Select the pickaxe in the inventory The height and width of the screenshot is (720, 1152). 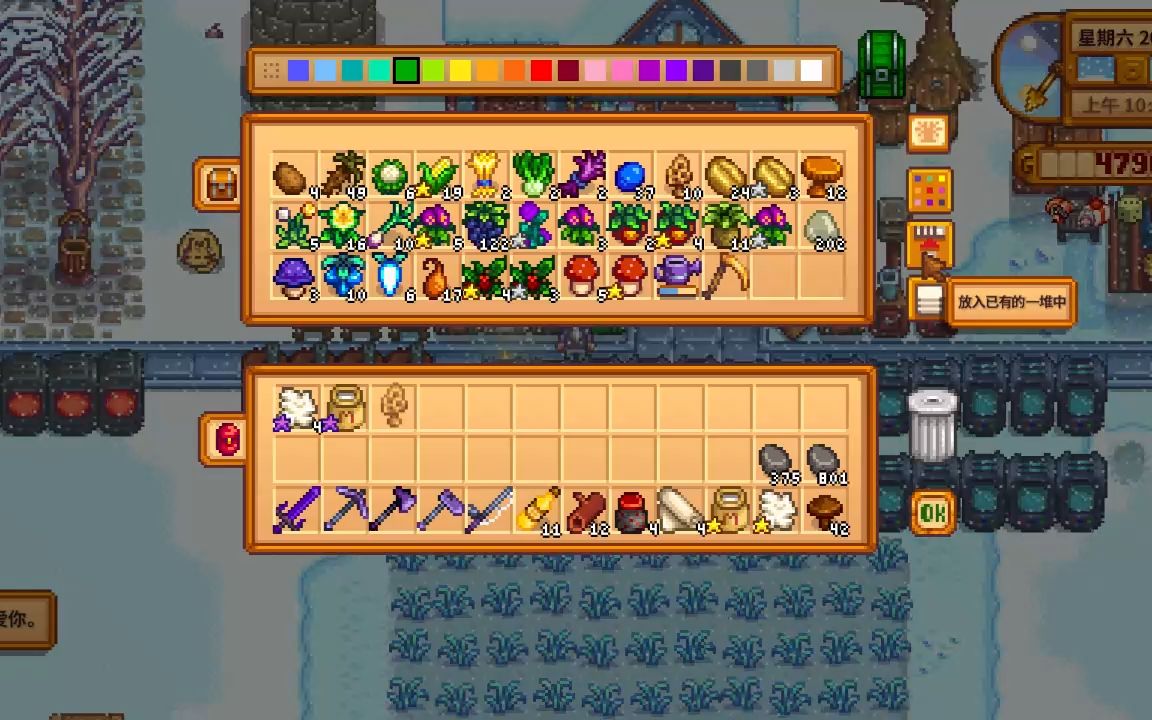344,509
